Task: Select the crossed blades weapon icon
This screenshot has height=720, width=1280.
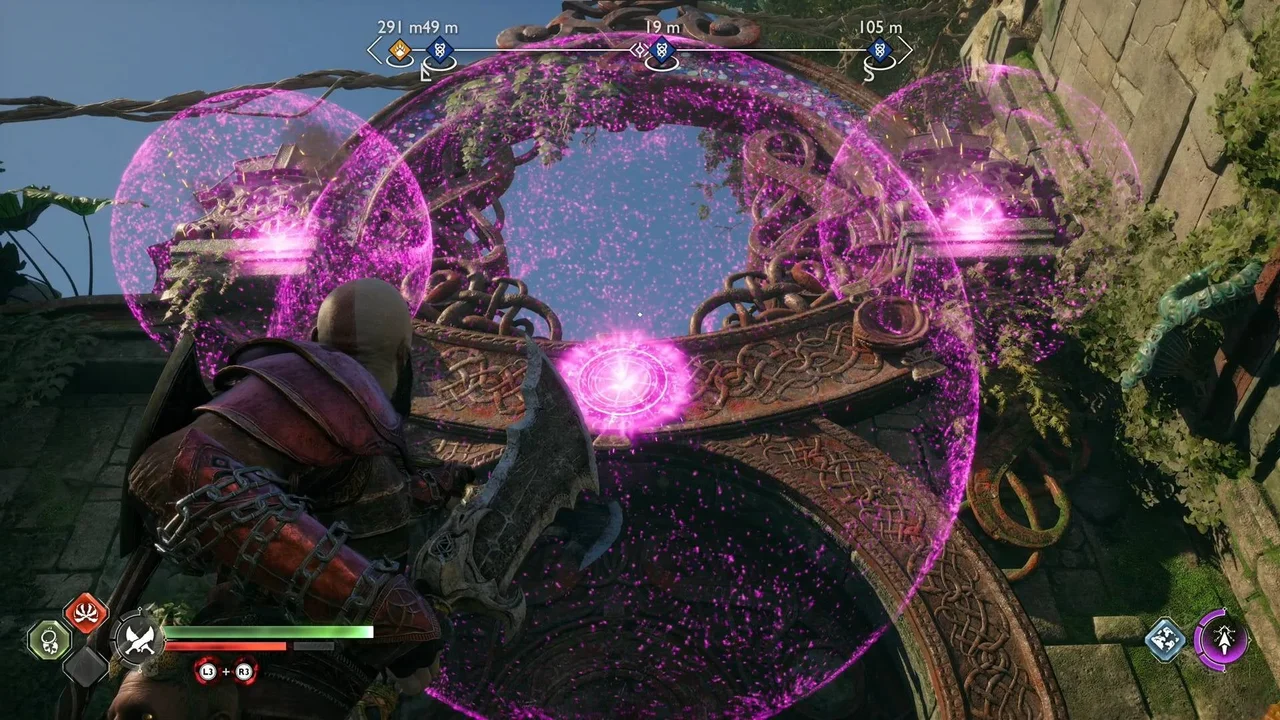Action: [x=139, y=639]
